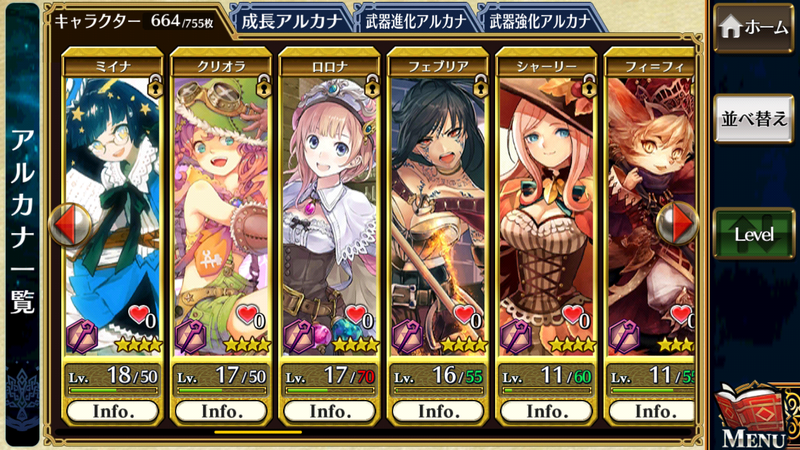The height and width of the screenshot is (450, 800).
Task: Select the シャーリー character card
Action: (x=547, y=200)
